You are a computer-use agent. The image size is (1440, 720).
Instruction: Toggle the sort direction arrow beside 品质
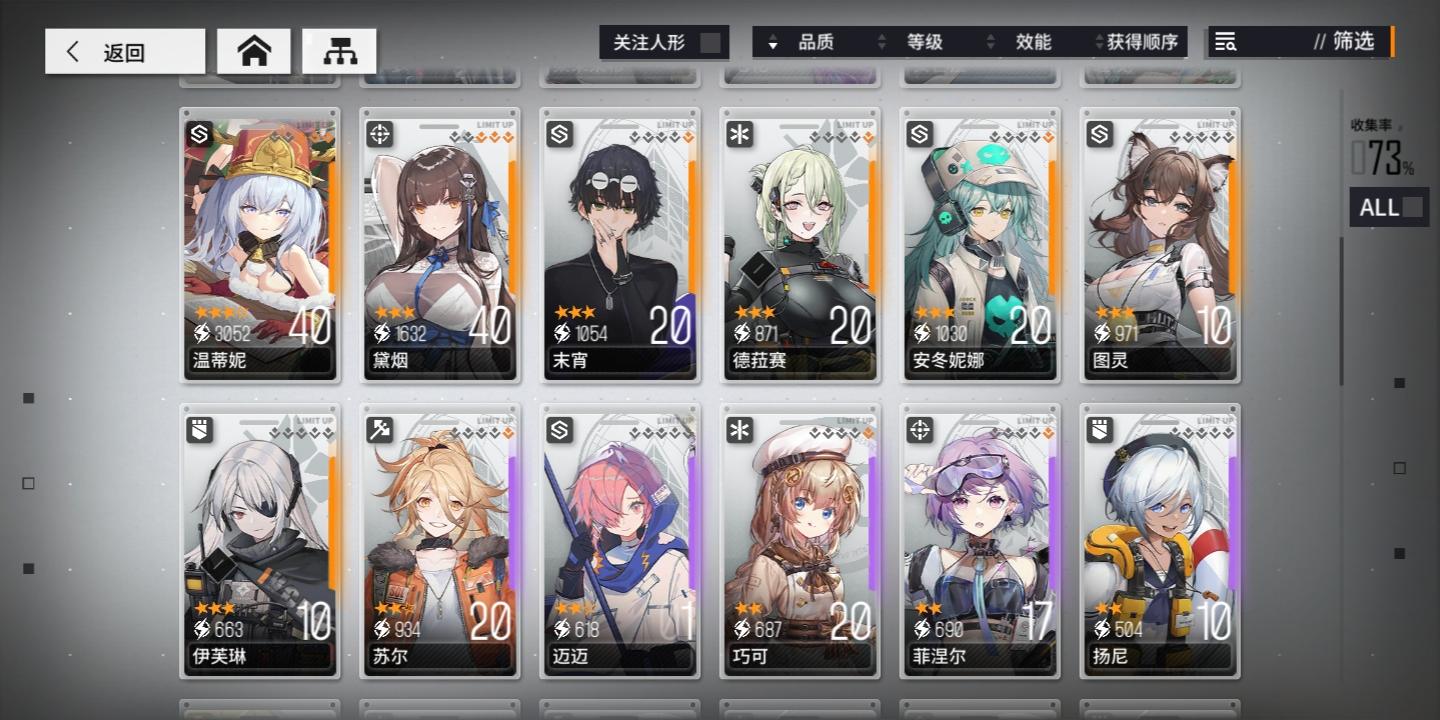coord(773,42)
